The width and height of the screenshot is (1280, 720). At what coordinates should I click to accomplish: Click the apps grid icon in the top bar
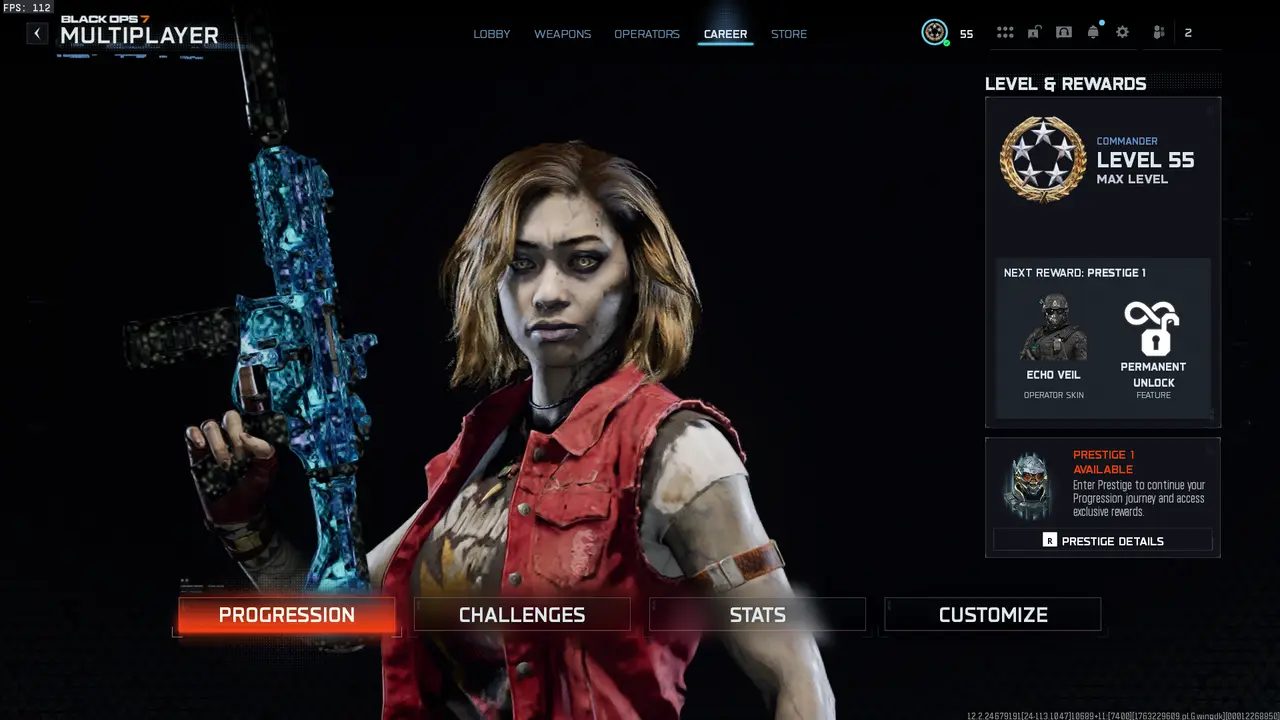(x=1005, y=31)
